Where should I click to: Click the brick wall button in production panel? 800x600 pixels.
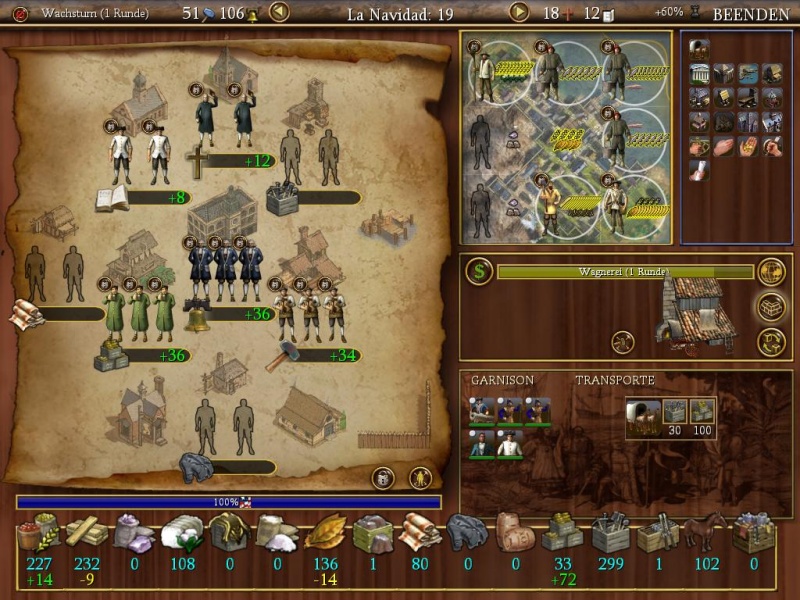(771, 306)
